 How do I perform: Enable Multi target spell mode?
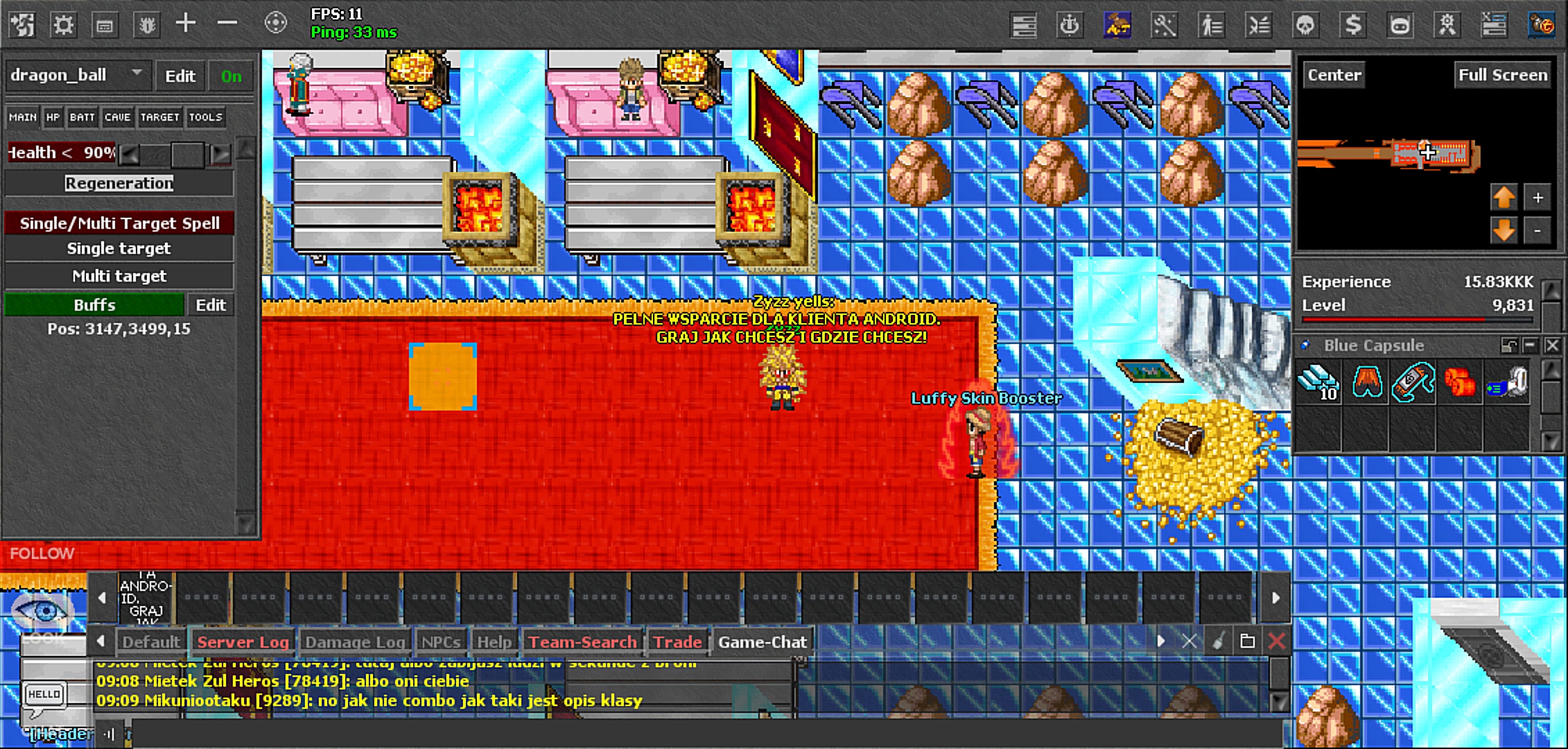click(x=119, y=275)
